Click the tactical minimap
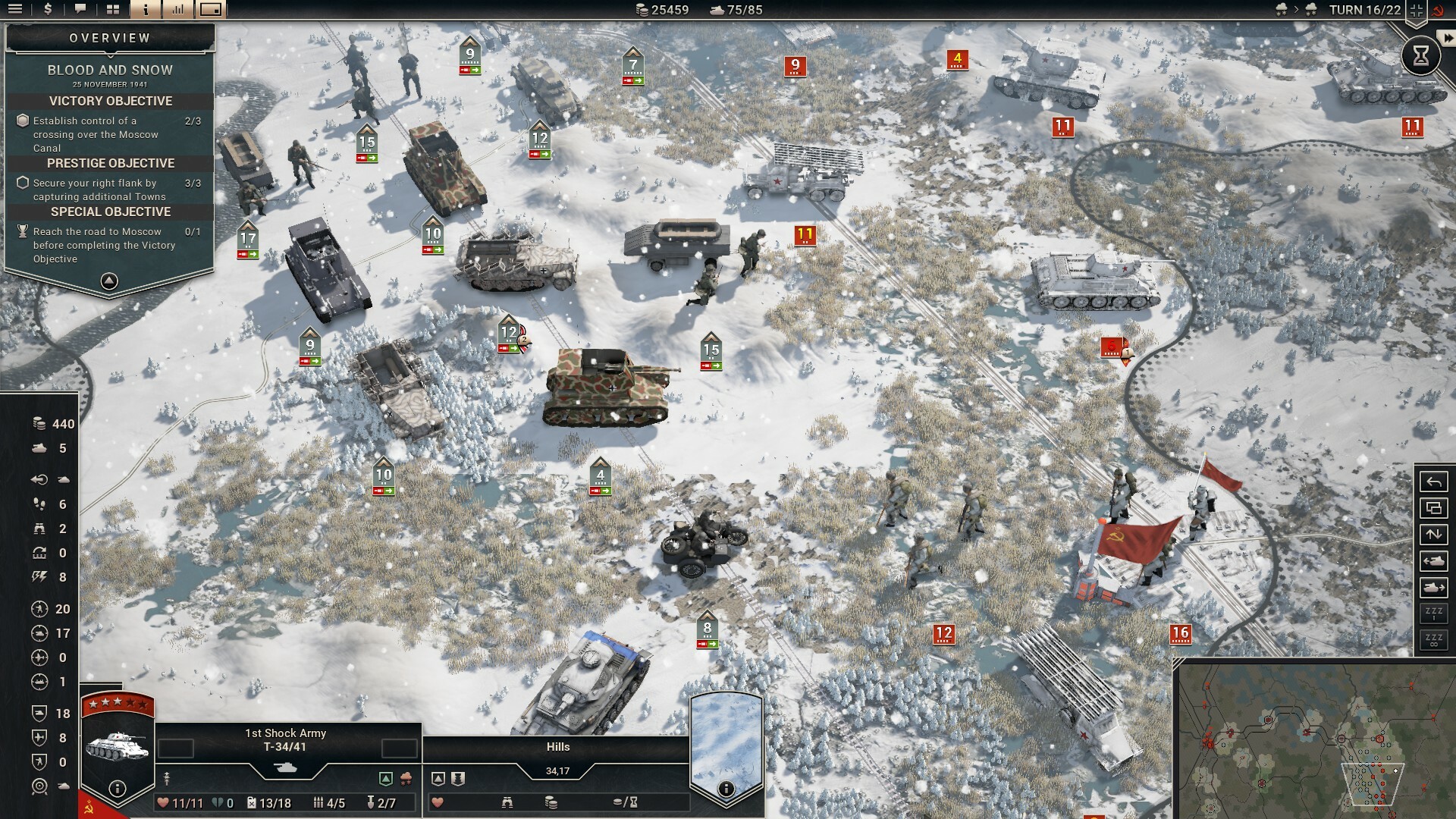1456x819 pixels. 1316,739
